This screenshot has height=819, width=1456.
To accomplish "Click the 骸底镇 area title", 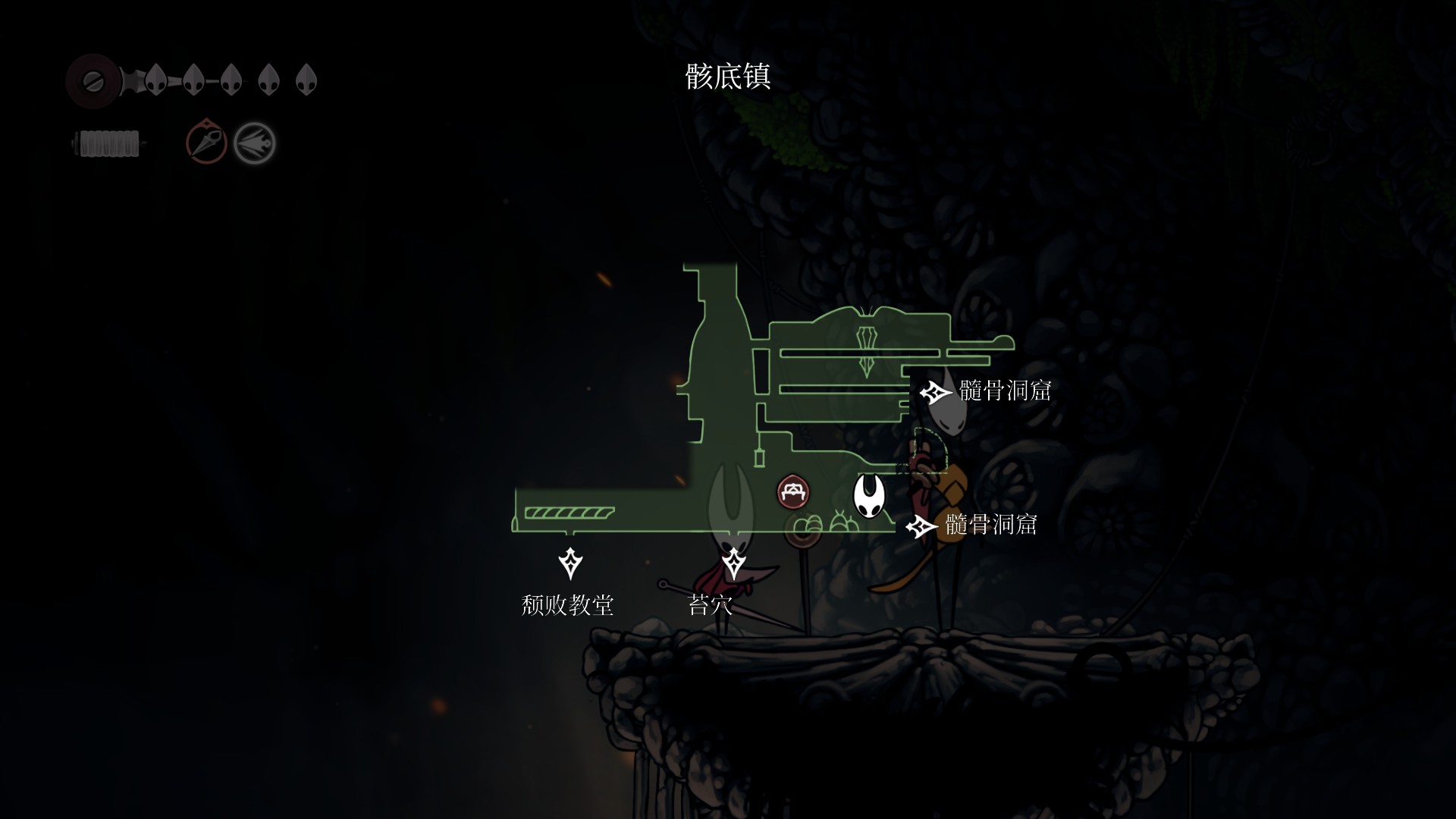I will pos(728,77).
